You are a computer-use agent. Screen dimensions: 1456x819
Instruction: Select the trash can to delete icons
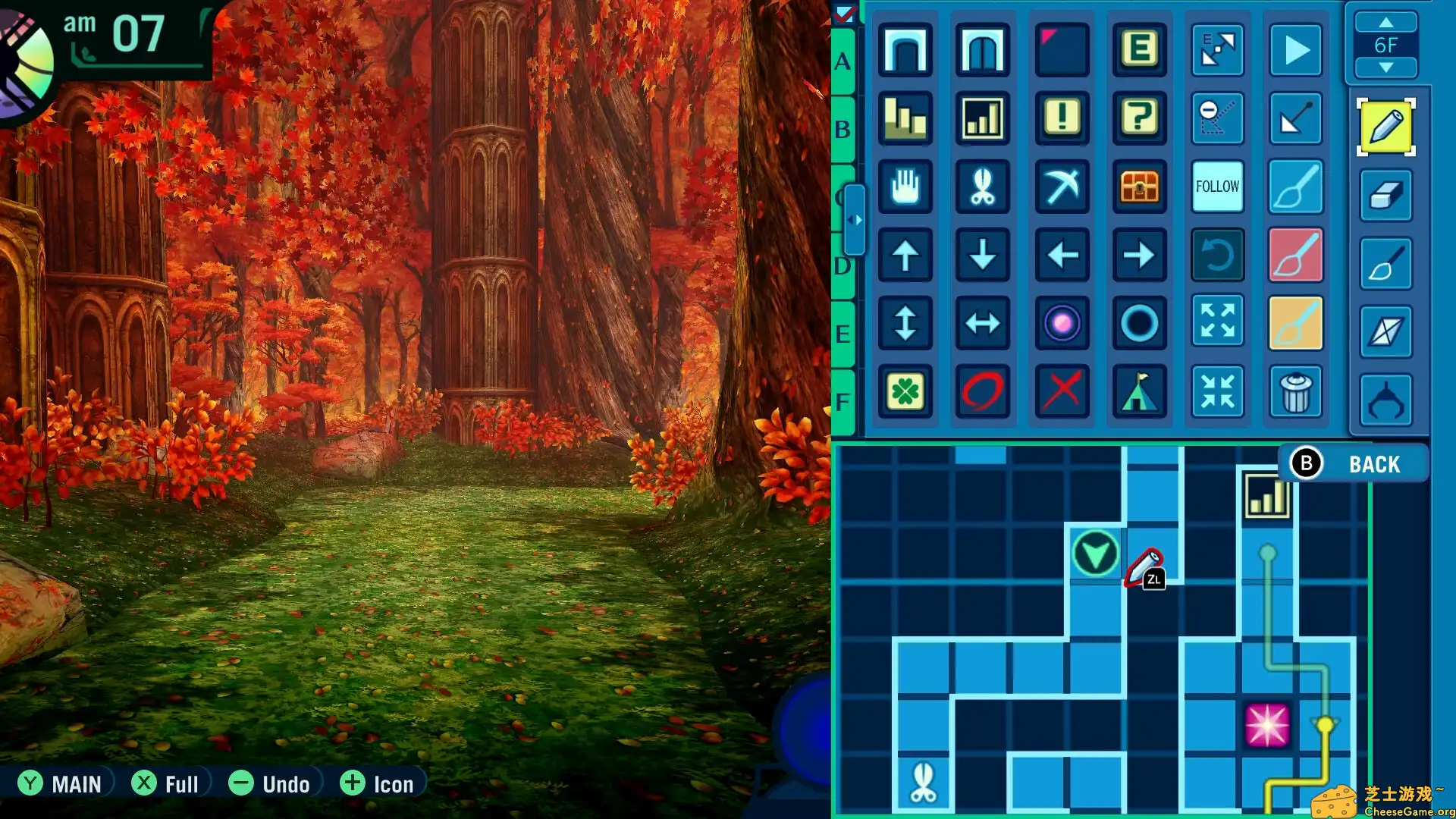pyautogui.click(x=1295, y=391)
